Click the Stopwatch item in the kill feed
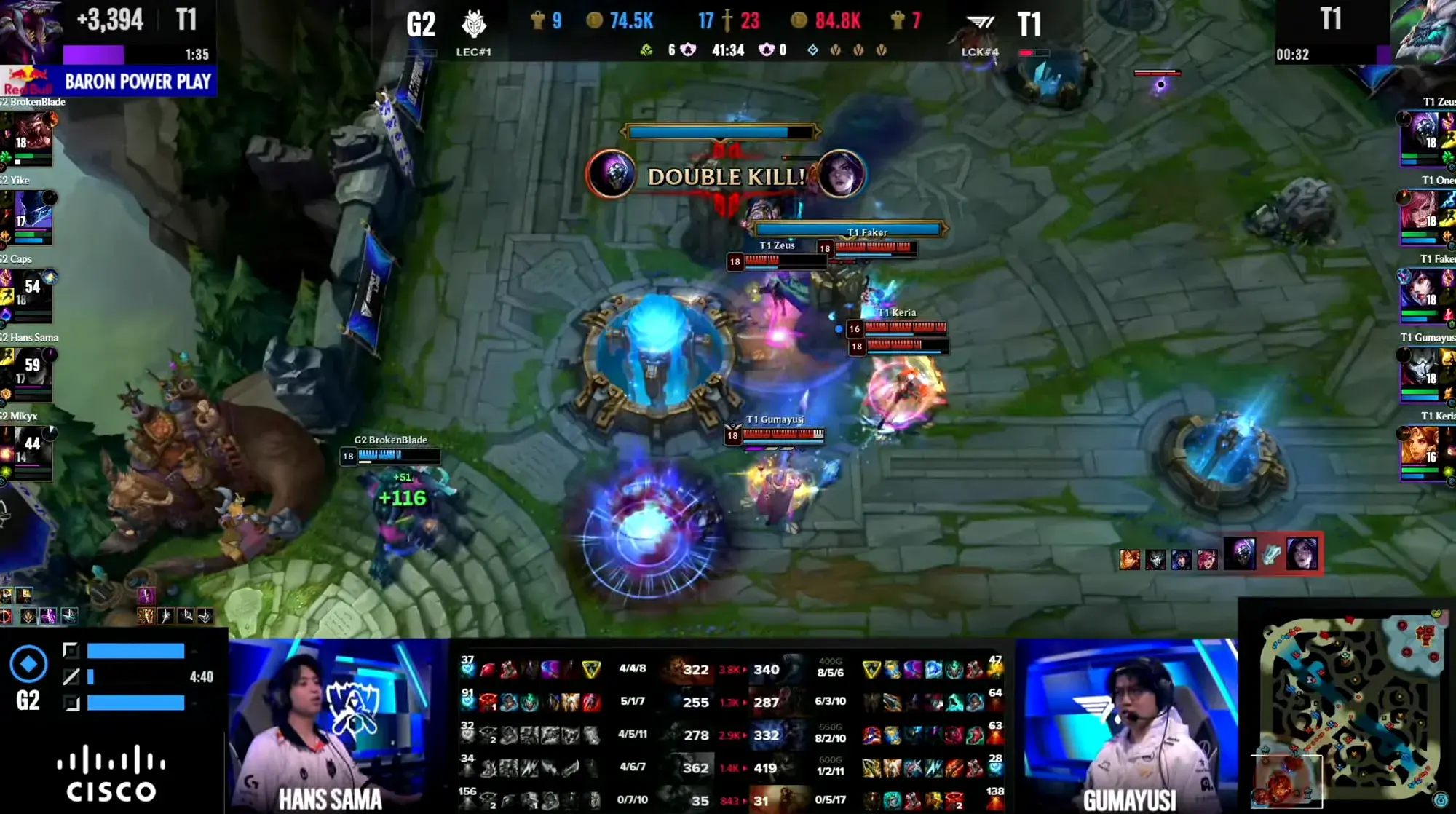This screenshot has height=814, width=1456. [x=1273, y=555]
